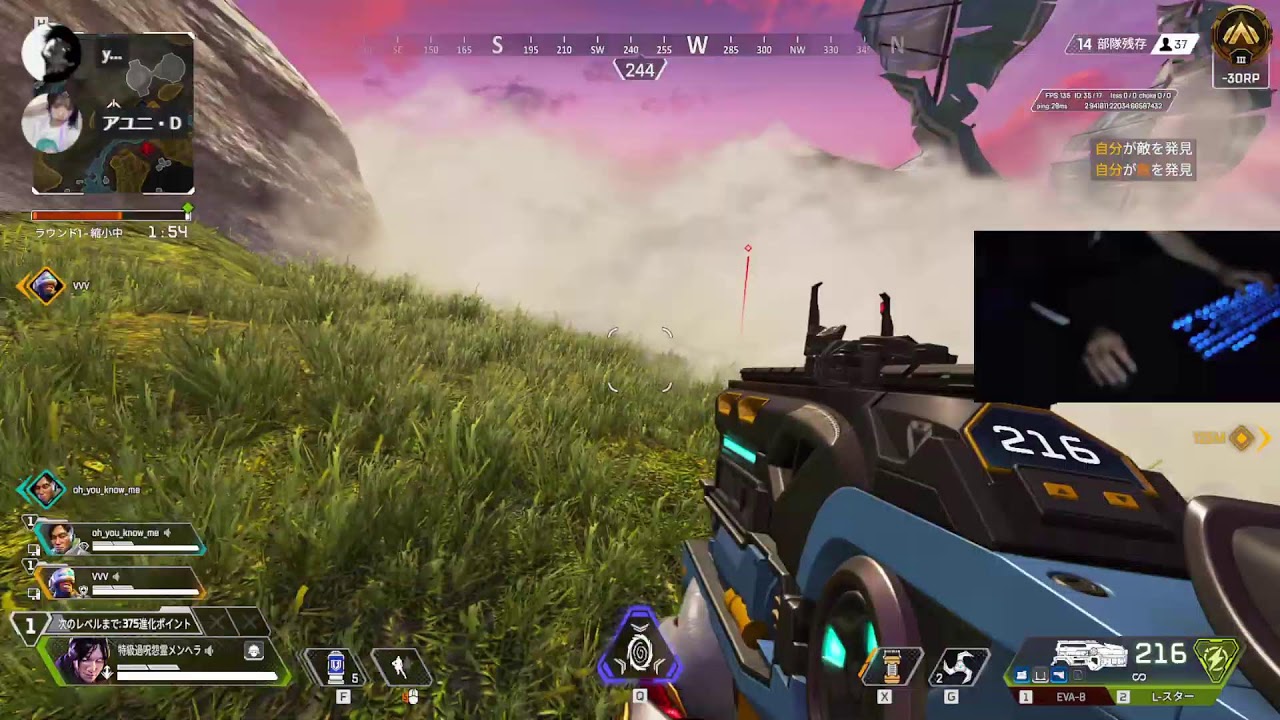Click the VVV teammate offscreen marker
Image resolution: width=1280 pixels, height=720 pixels.
pyautogui.click(x=43, y=287)
